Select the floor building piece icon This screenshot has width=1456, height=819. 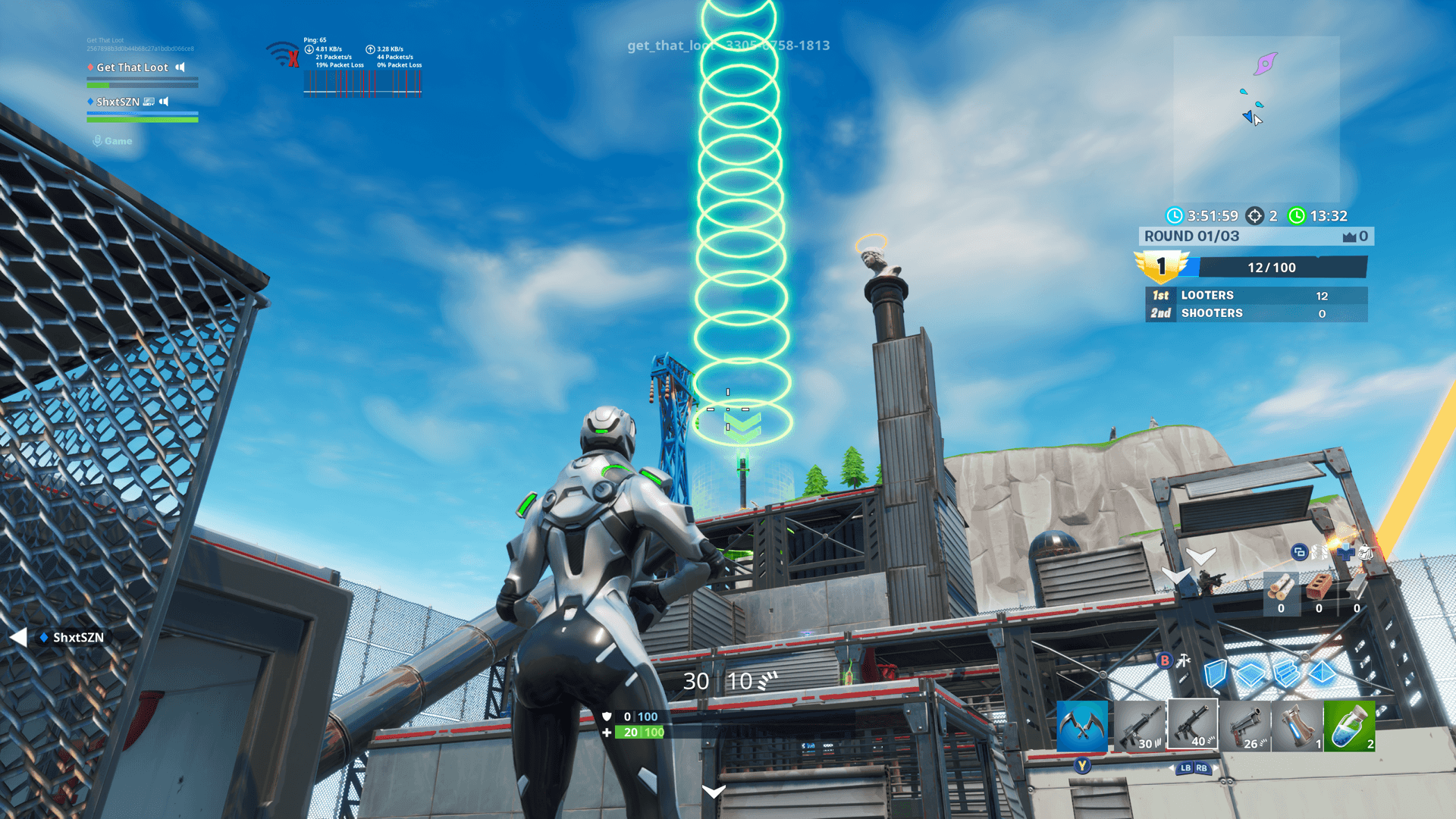click(x=1251, y=673)
